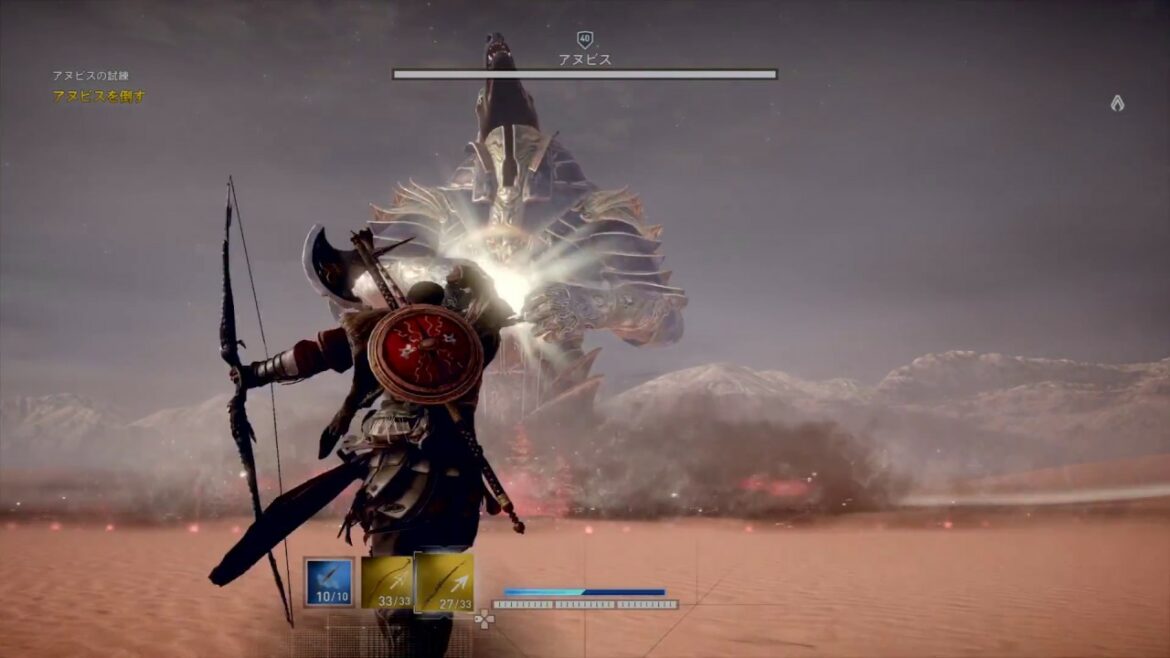Click the Assassin's Creed insignia icon
The width and height of the screenshot is (1170, 658).
pos(1117,103)
